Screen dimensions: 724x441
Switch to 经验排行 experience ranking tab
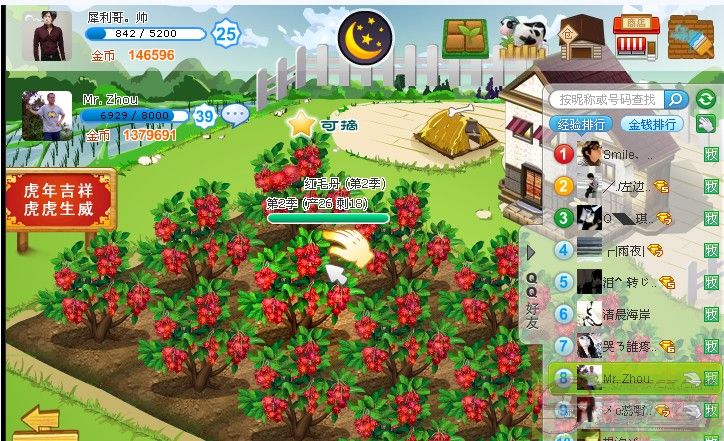click(x=580, y=124)
